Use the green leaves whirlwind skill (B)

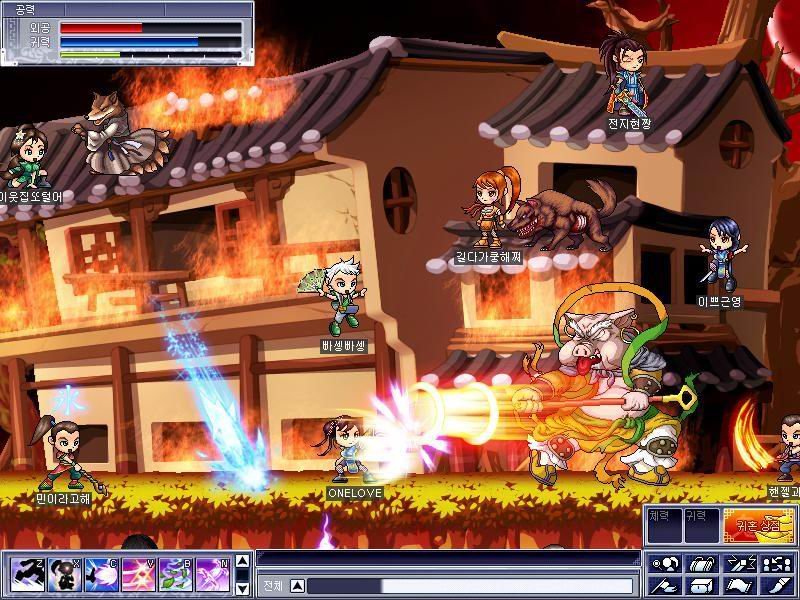point(175,574)
